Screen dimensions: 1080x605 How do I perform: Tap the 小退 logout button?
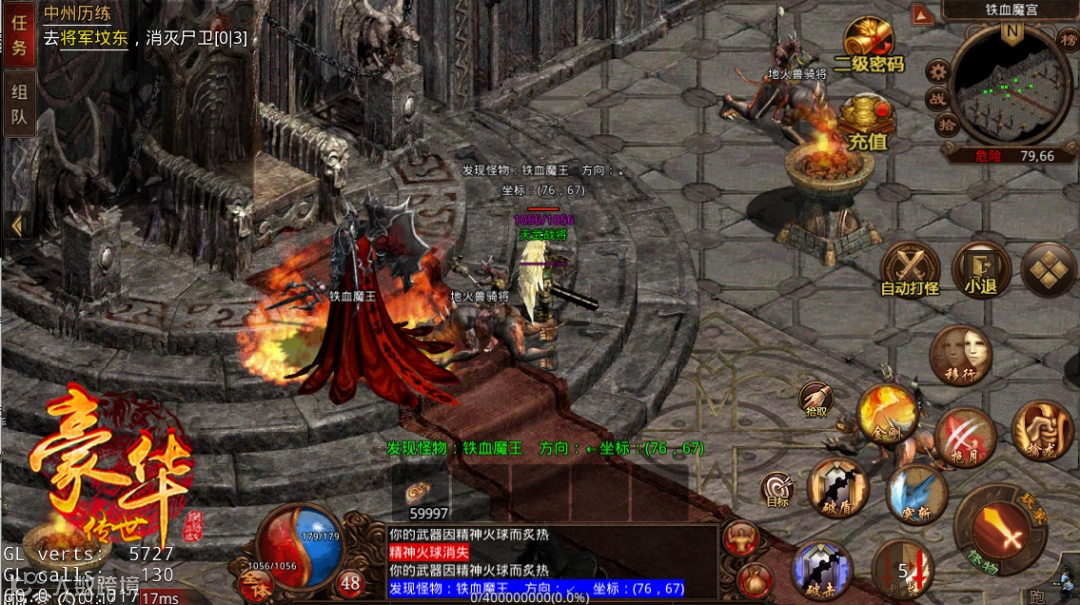[x=980, y=270]
